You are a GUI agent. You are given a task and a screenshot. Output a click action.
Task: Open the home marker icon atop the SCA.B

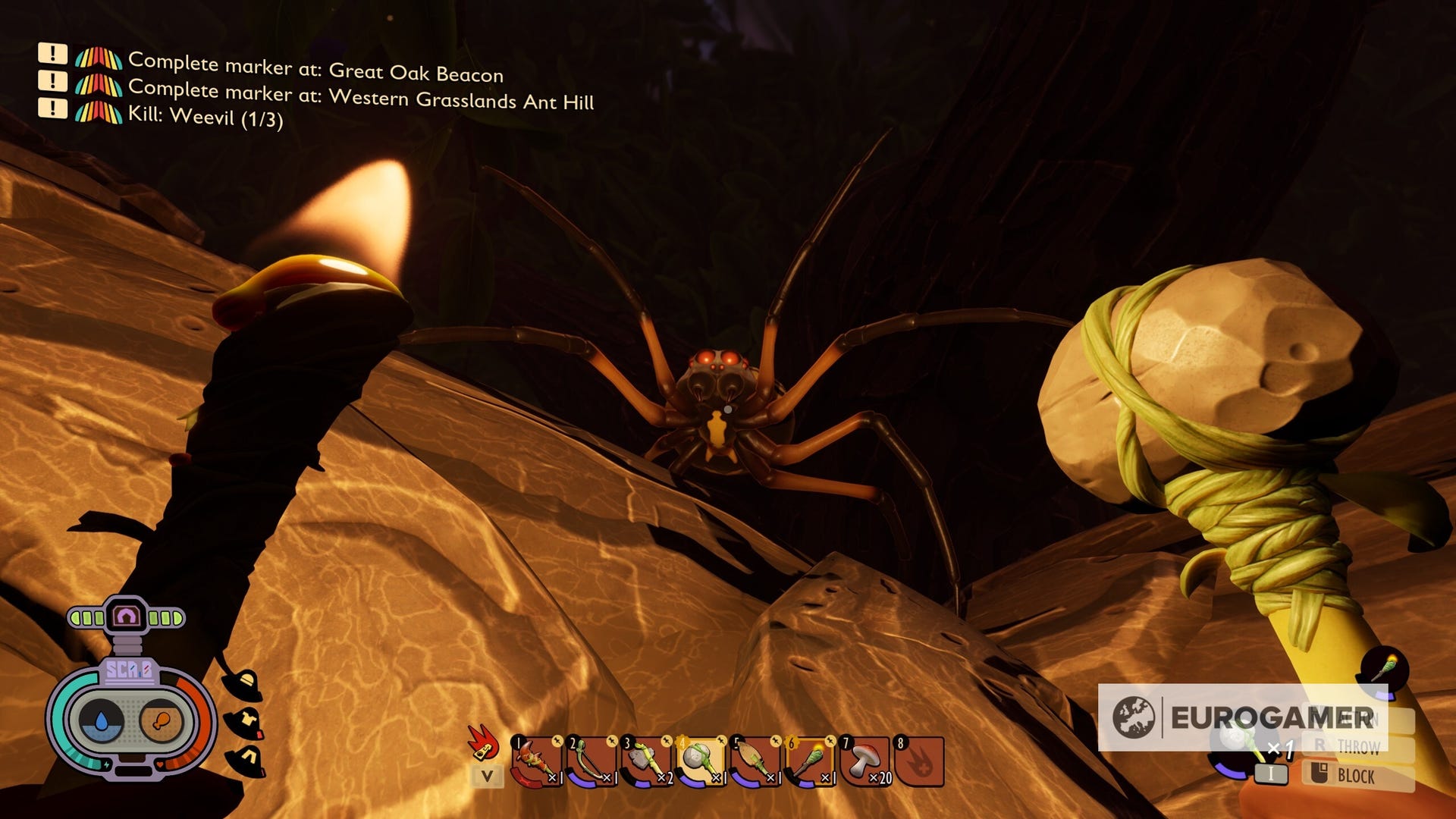click(x=126, y=615)
